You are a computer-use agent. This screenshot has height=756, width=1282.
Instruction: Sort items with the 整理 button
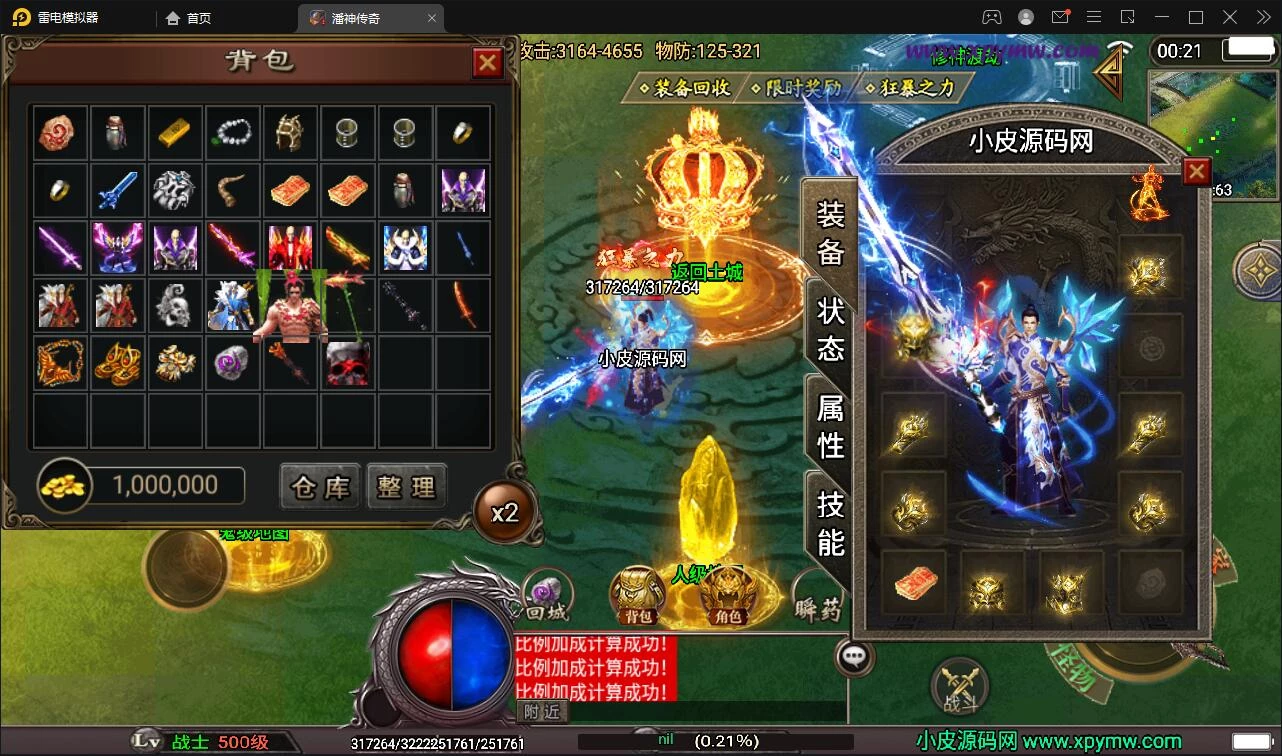click(x=406, y=487)
